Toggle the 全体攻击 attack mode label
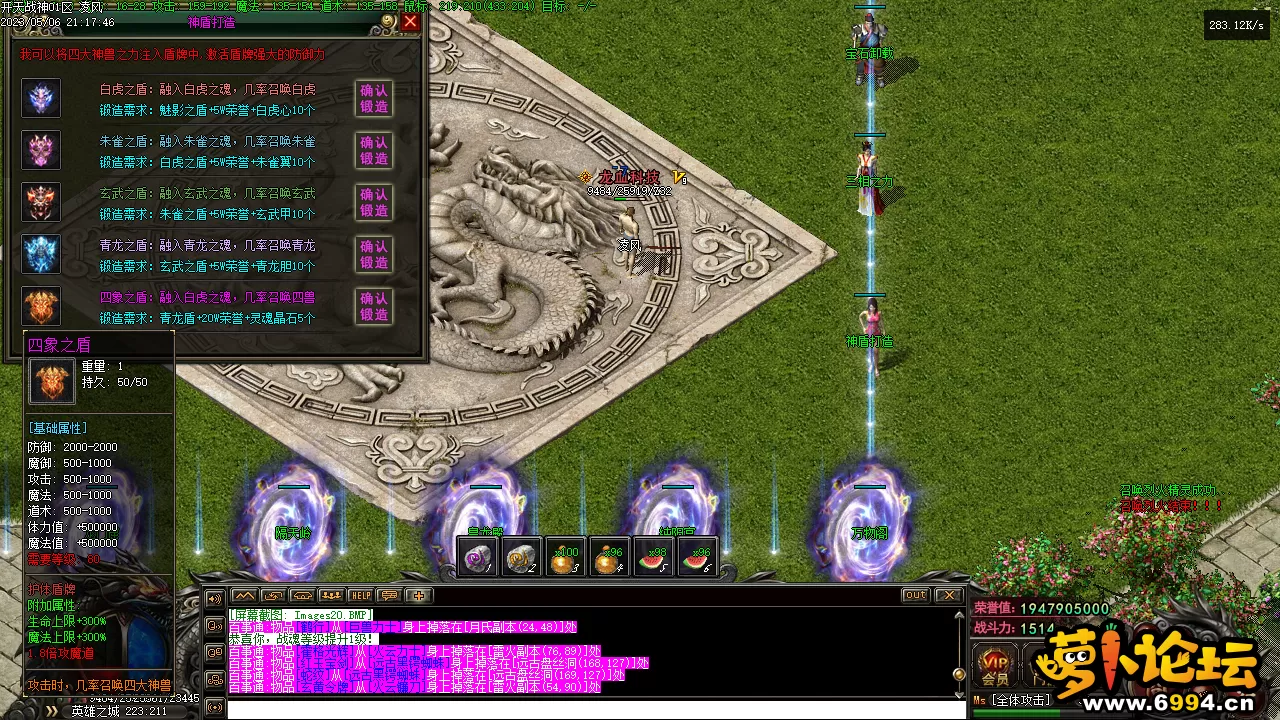 (x=1022, y=700)
